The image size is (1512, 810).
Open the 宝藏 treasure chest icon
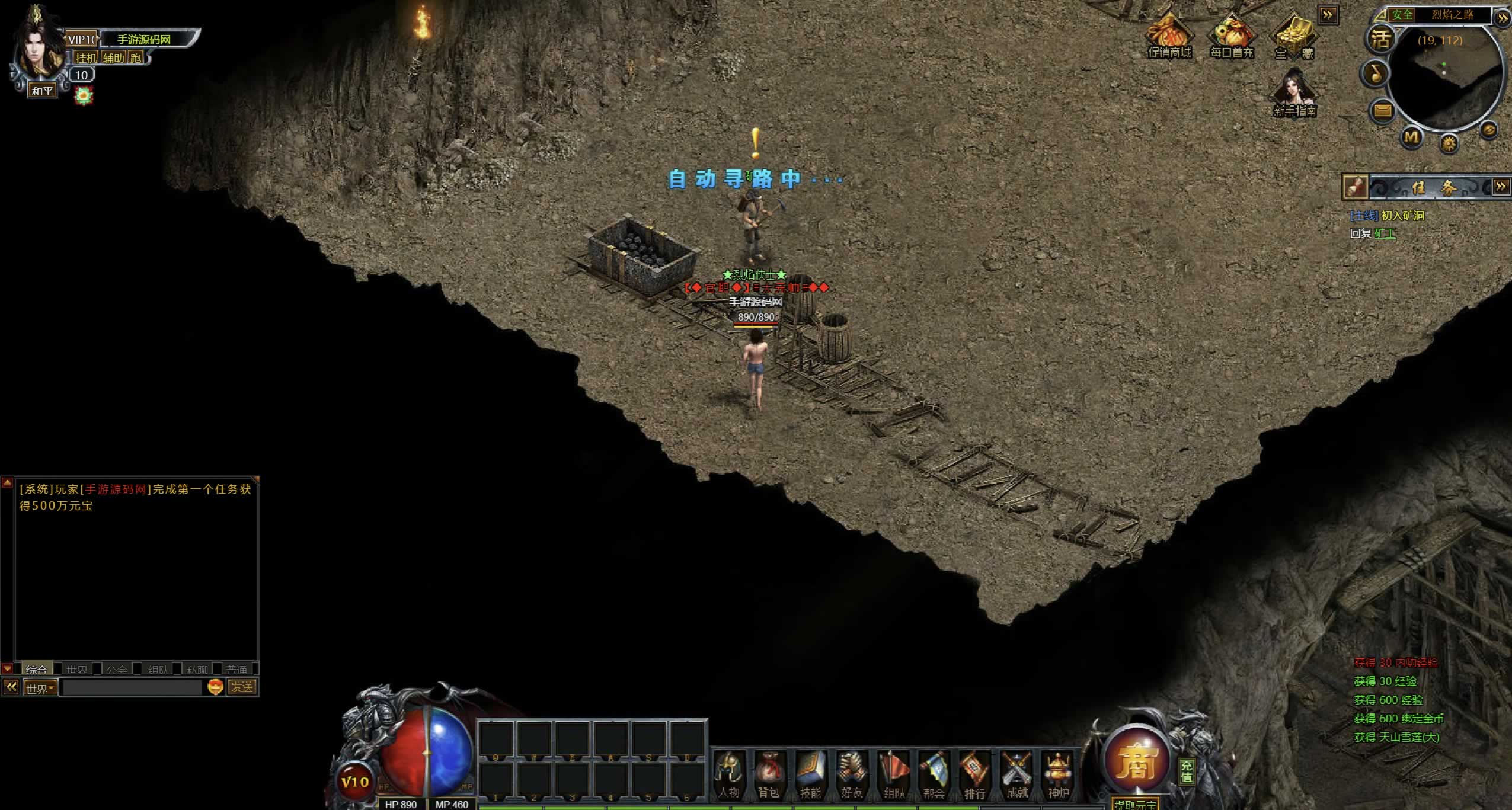click(1294, 37)
